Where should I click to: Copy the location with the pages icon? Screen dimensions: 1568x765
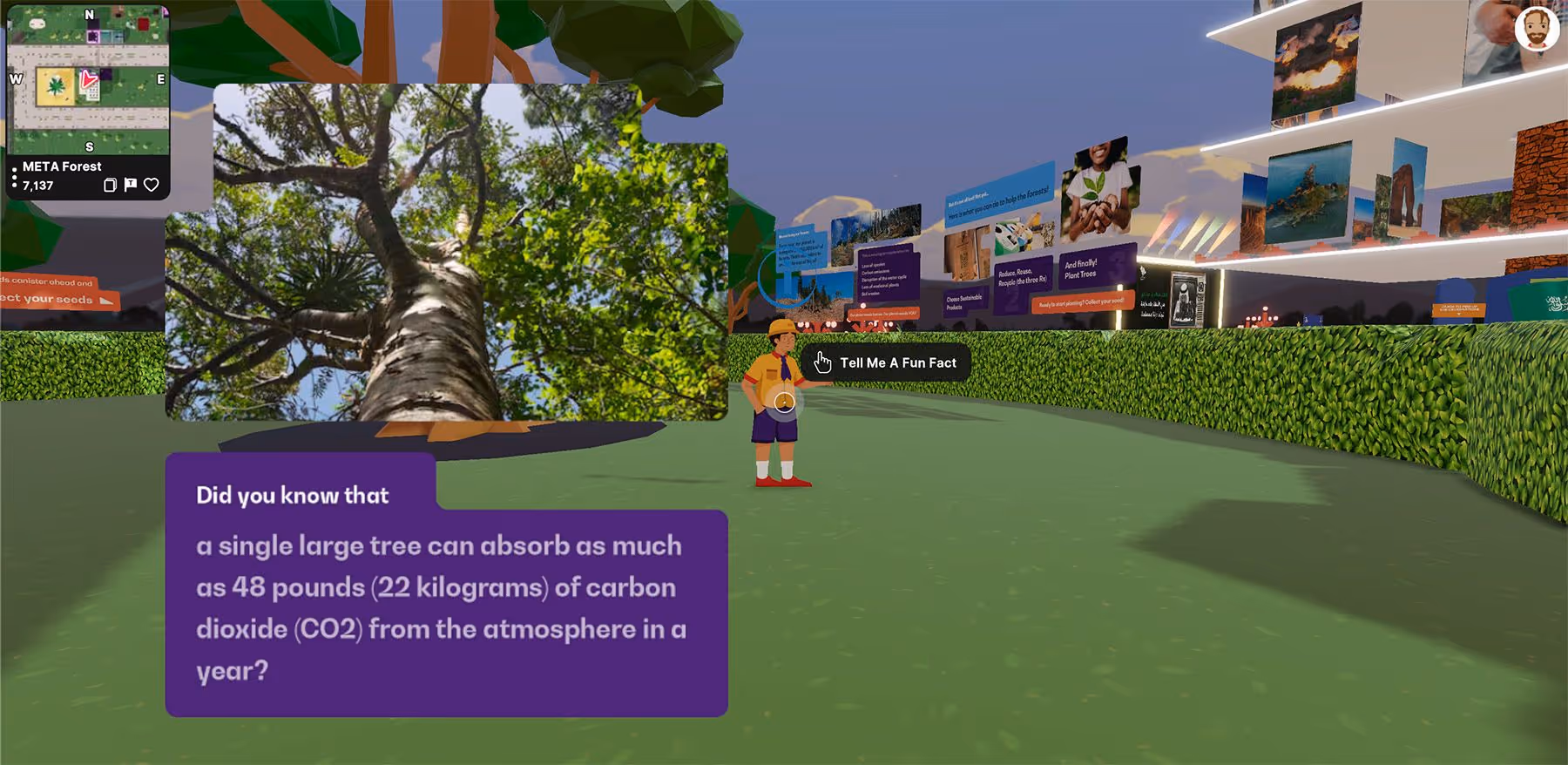(110, 185)
